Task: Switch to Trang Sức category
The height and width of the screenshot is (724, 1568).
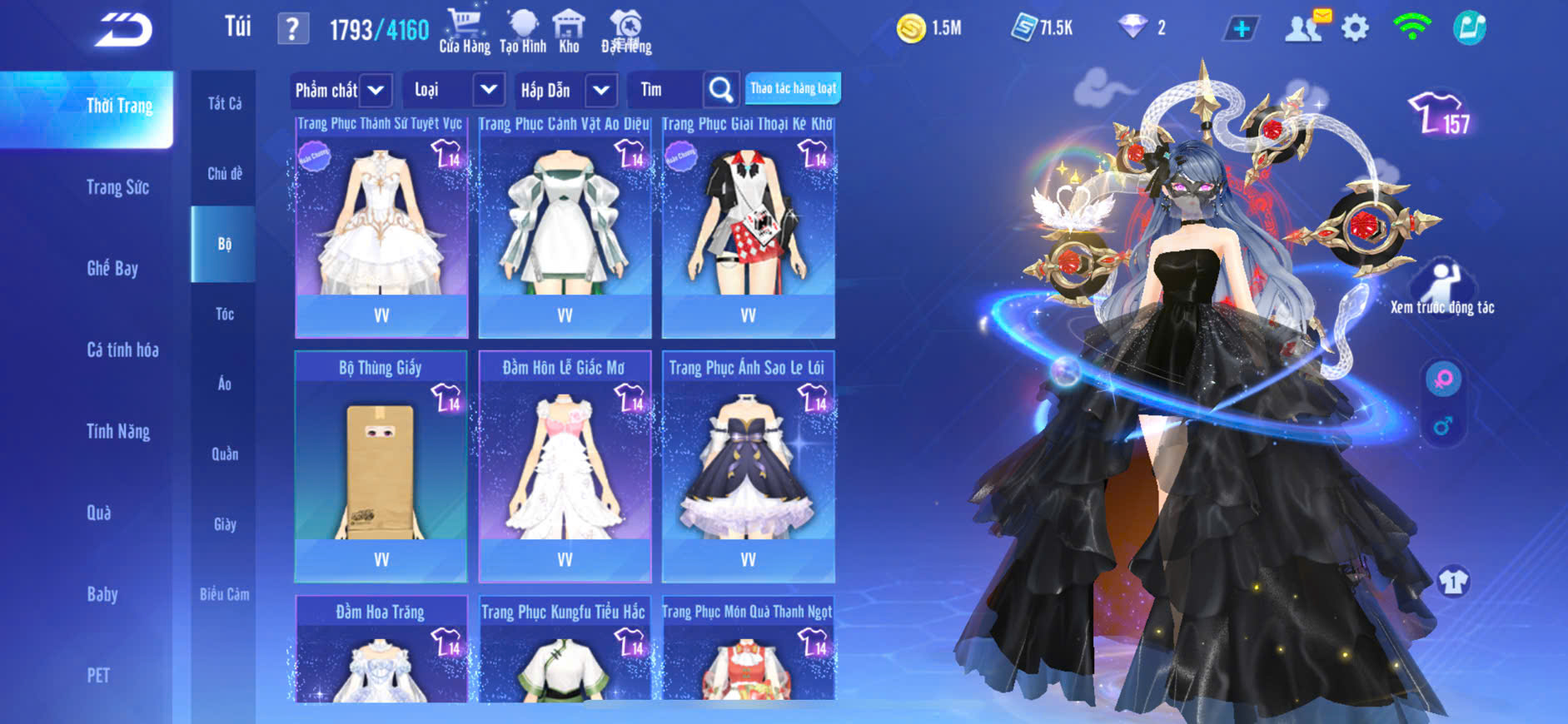Action: pos(117,187)
